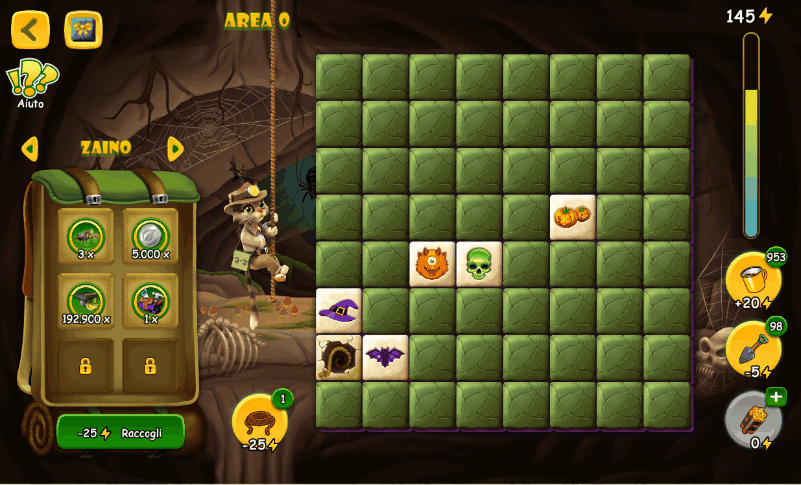Image resolution: width=801 pixels, height=485 pixels.
Task: Select the dynamite tool
Action: 752,418
